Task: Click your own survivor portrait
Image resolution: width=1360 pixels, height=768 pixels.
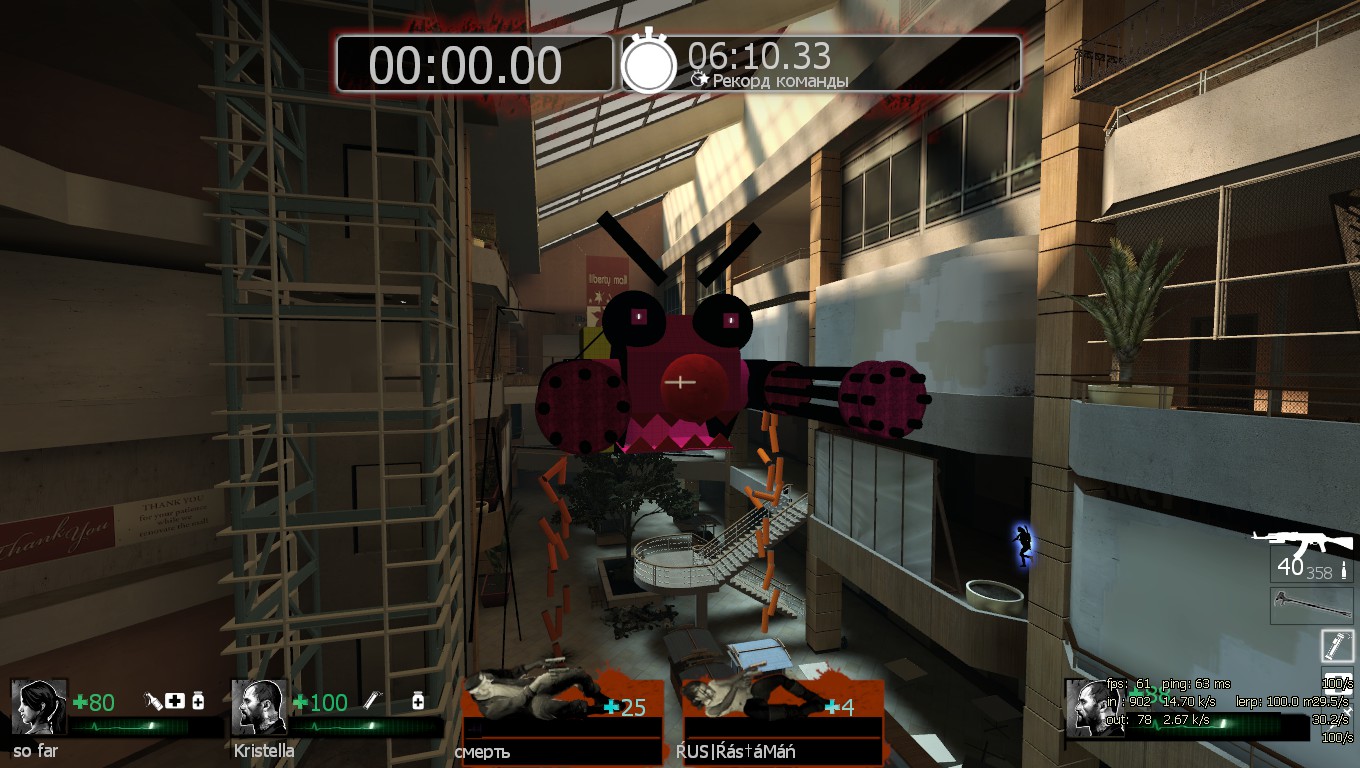Action: coord(1091,708)
